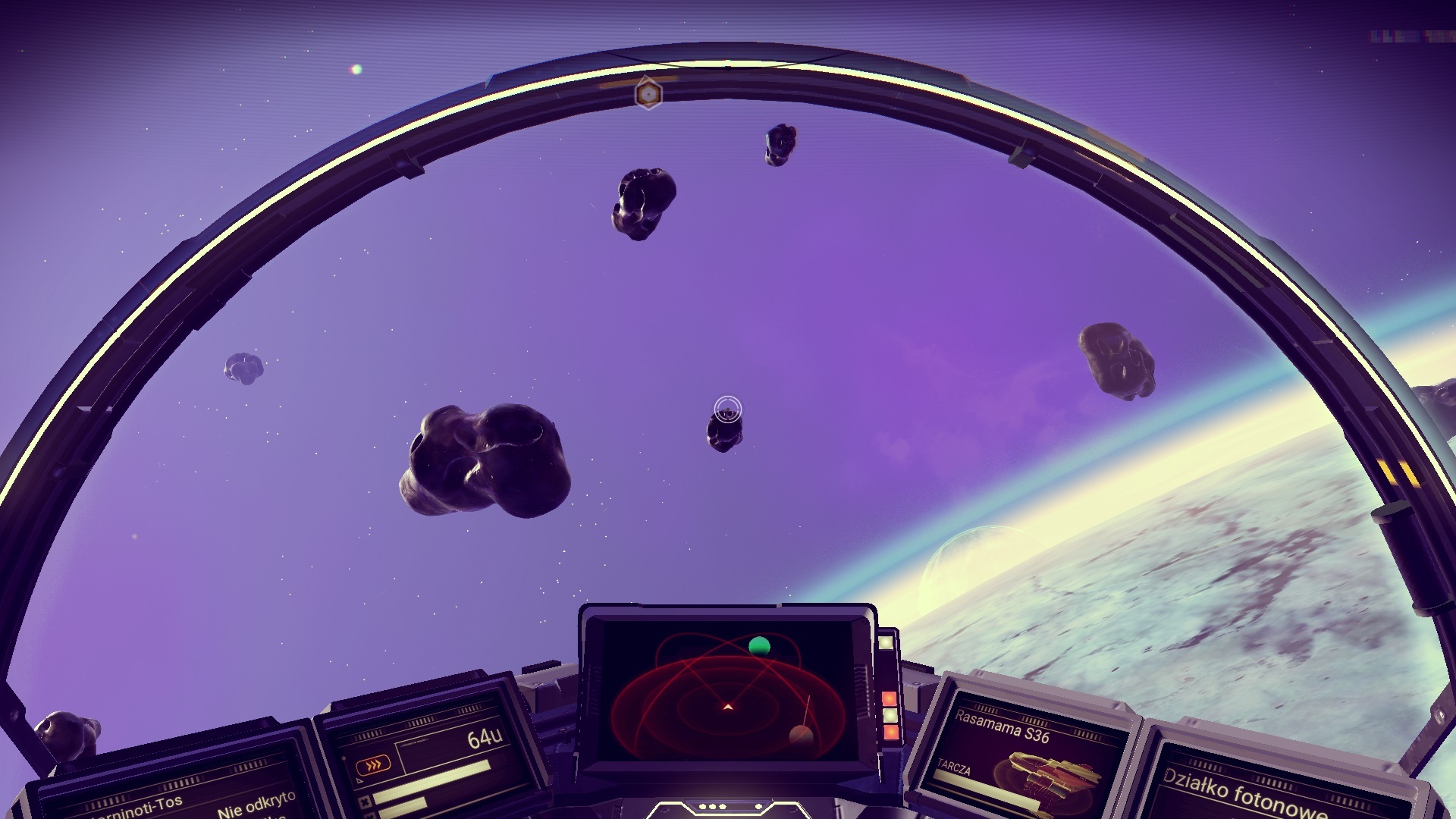Select the circular targeting reticle

pos(728,409)
